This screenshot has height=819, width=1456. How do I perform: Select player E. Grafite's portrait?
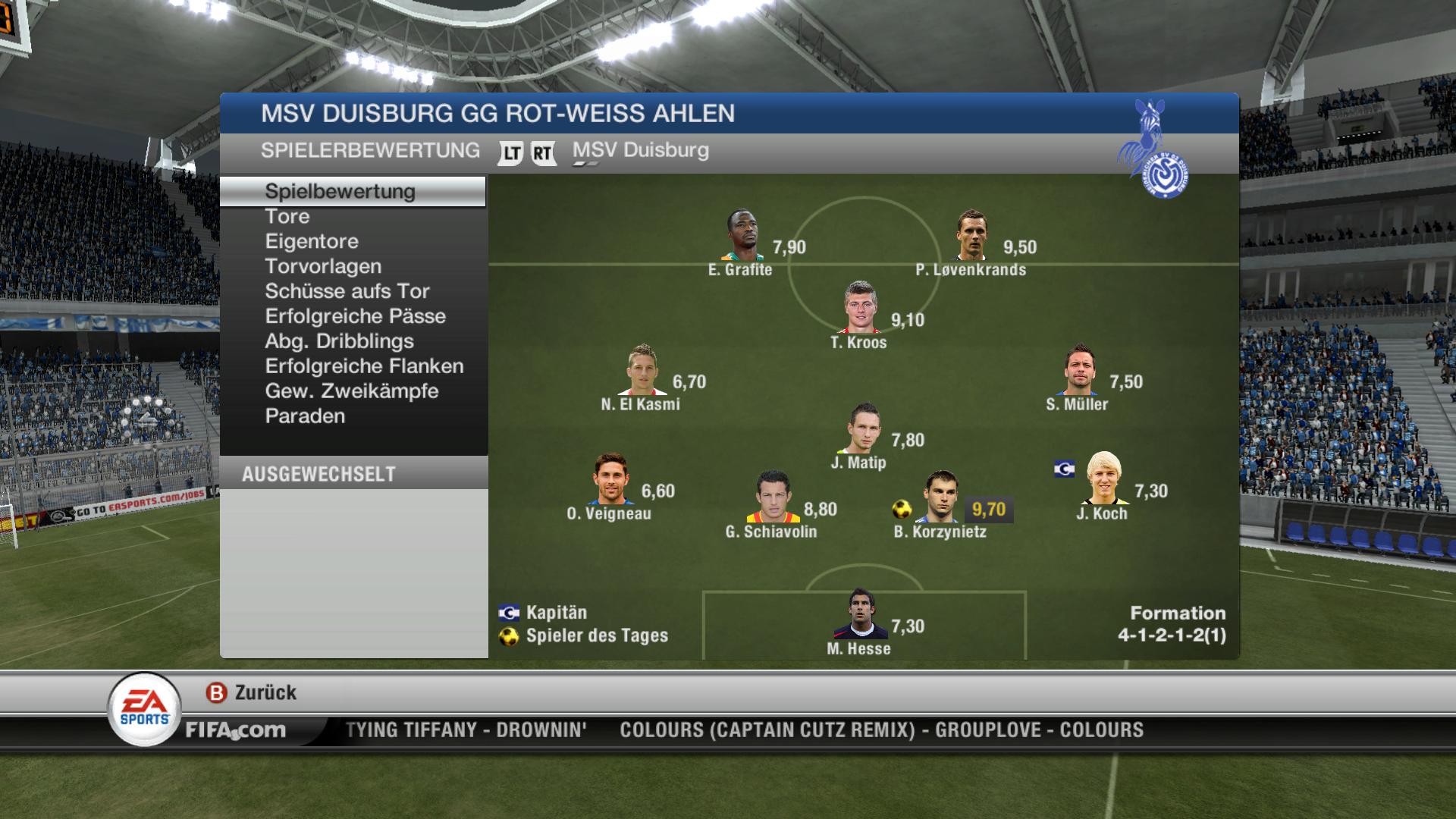tap(742, 236)
